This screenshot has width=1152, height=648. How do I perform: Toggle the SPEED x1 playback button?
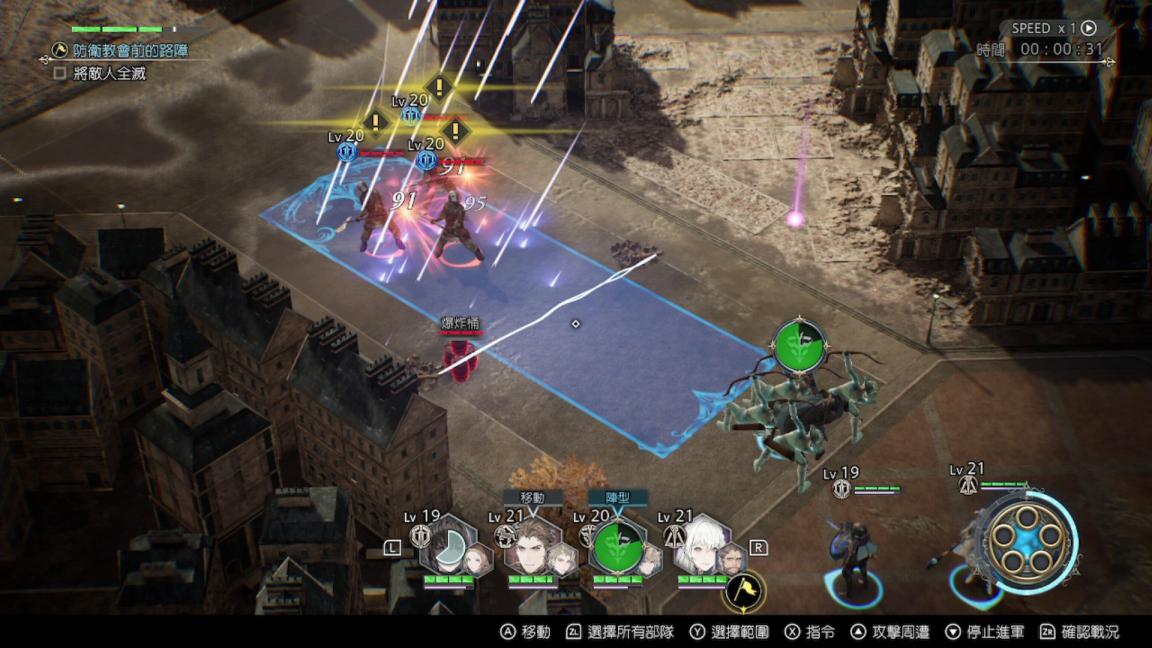[x=1089, y=28]
